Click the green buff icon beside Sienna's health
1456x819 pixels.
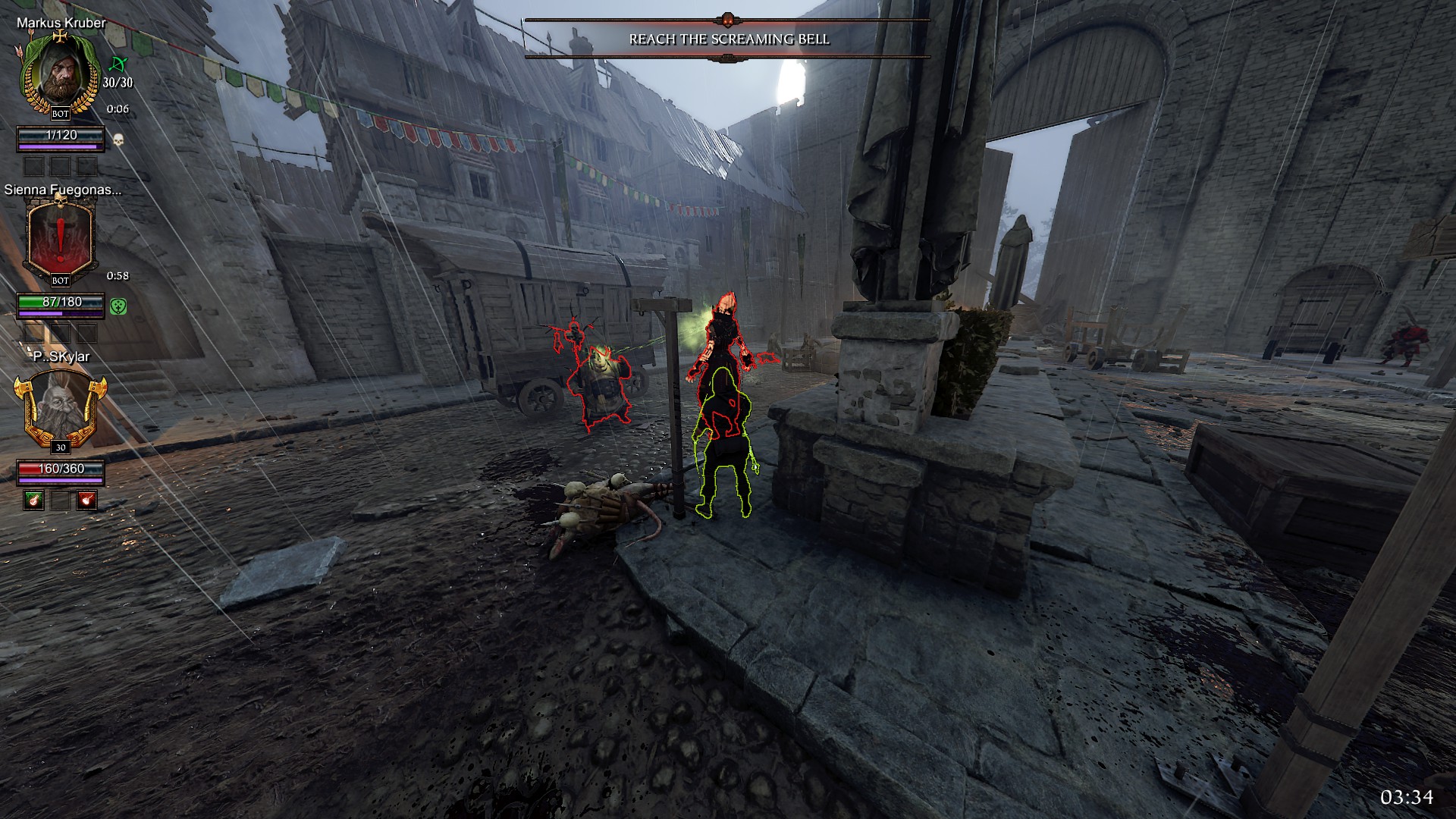pyautogui.click(x=118, y=306)
